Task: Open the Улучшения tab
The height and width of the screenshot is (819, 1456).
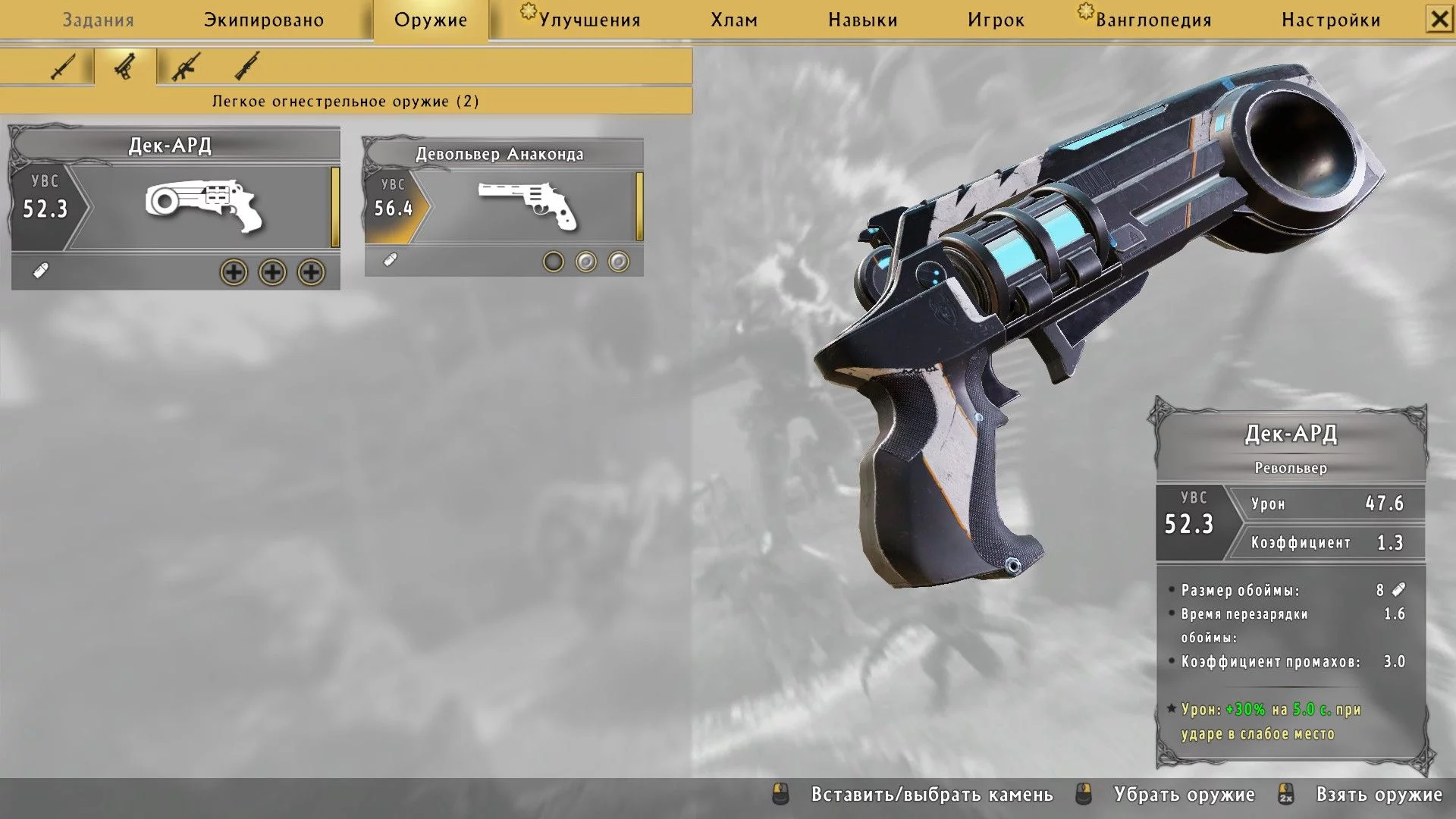Action: click(588, 20)
